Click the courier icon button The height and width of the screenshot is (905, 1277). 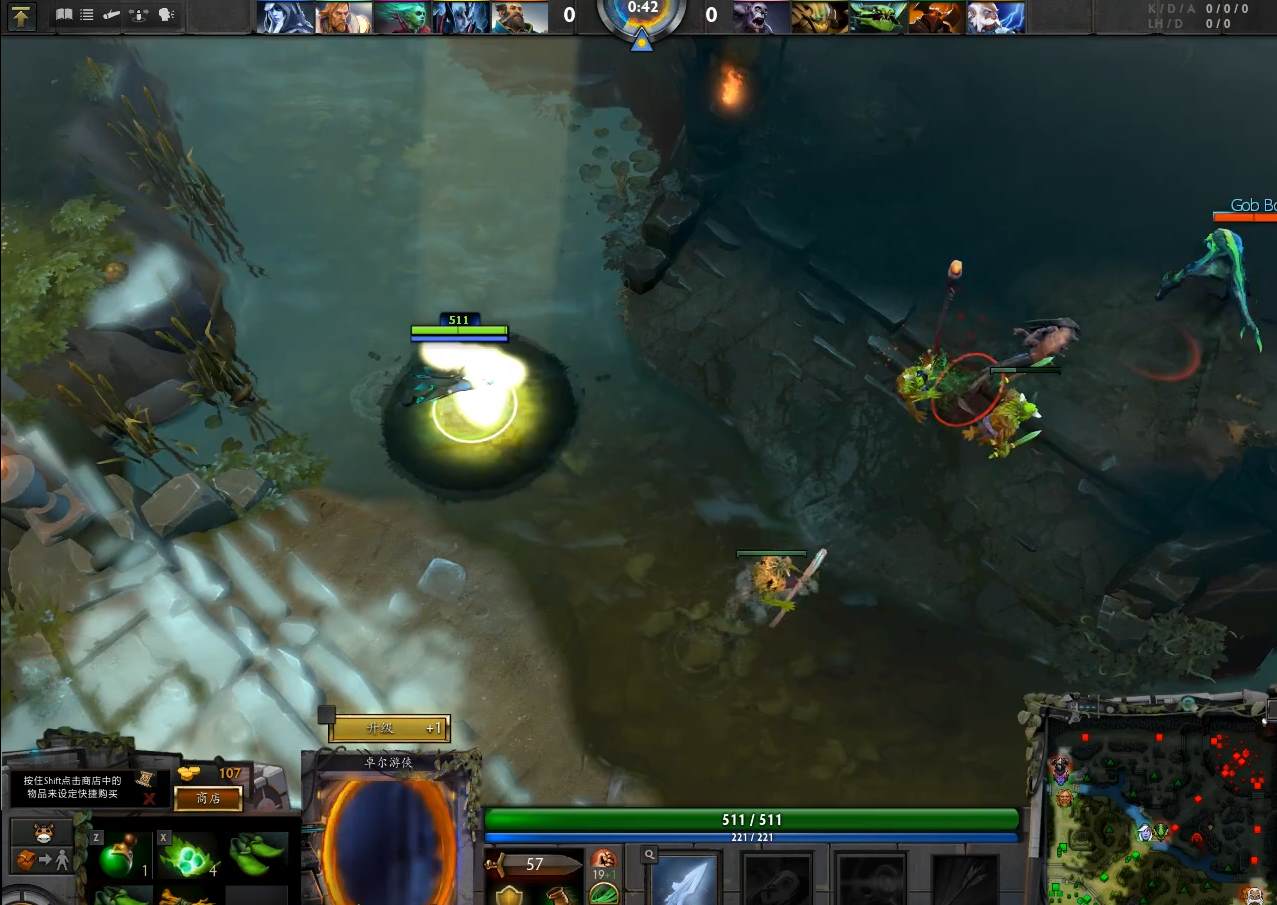tap(41, 833)
